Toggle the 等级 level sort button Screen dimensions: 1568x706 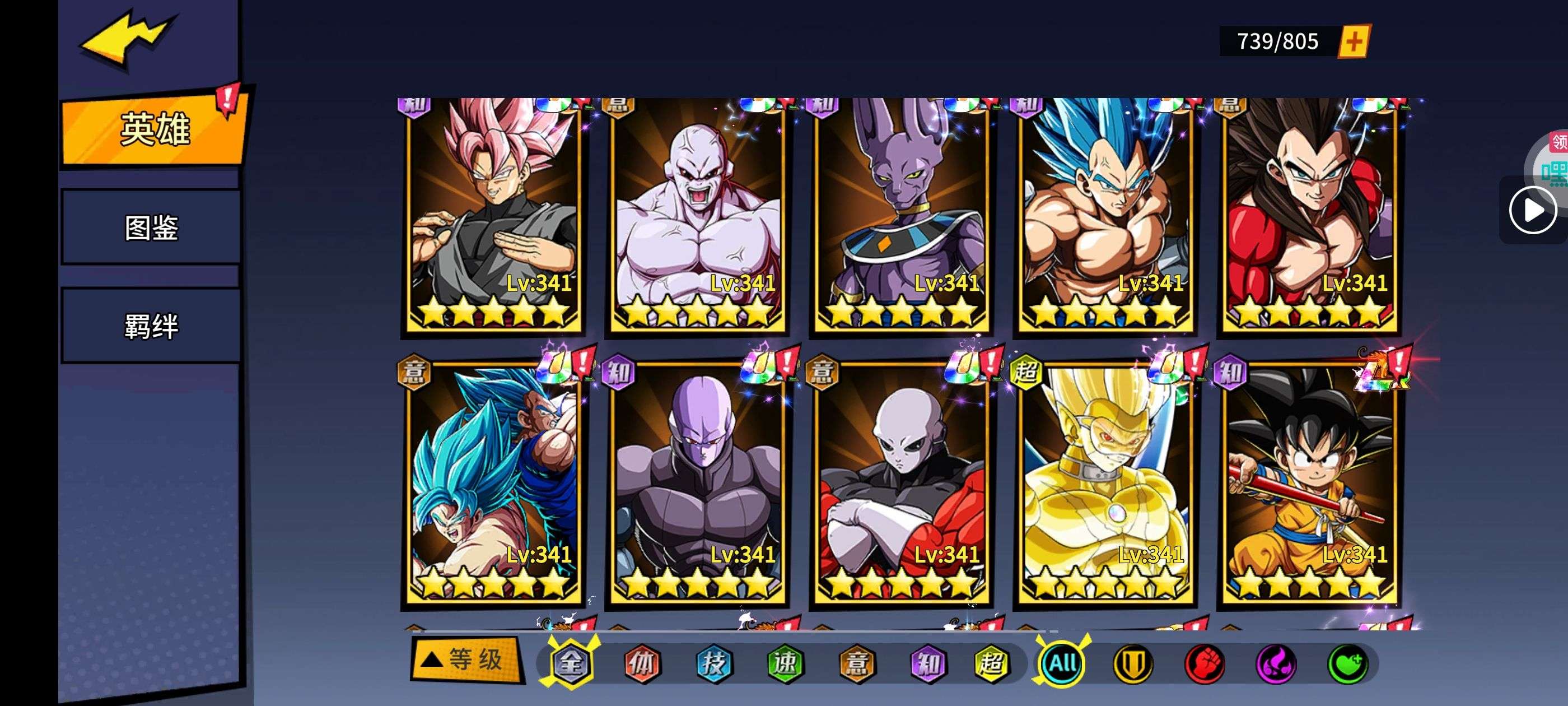click(467, 659)
